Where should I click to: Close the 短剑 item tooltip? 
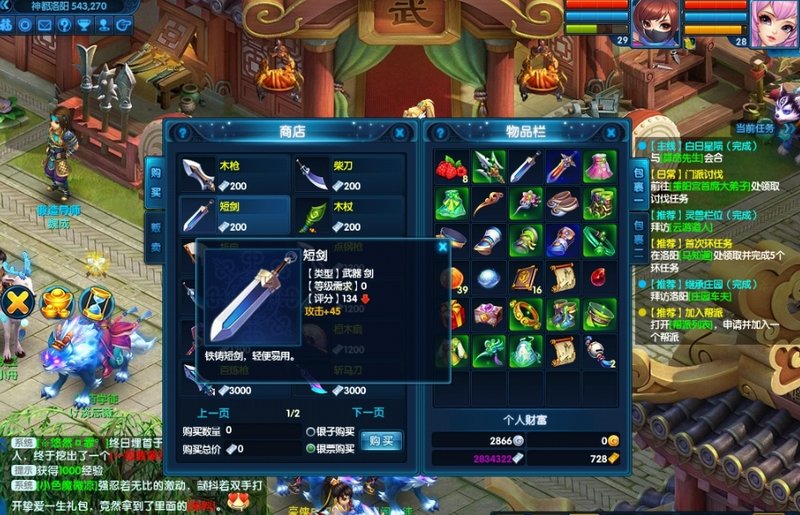(440, 249)
